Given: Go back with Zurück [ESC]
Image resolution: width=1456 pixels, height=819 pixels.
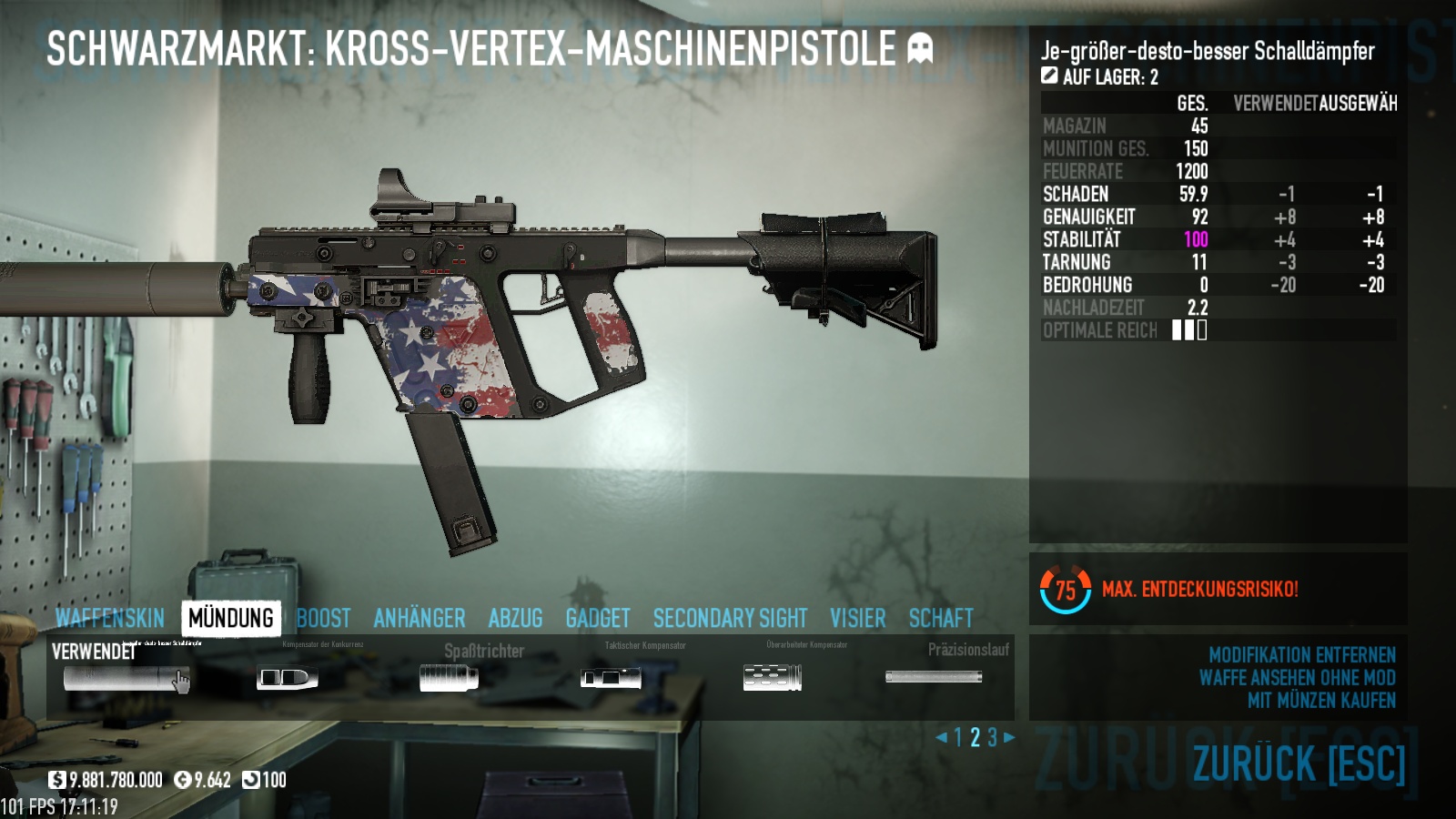Looking at the screenshot, I should (1299, 763).
